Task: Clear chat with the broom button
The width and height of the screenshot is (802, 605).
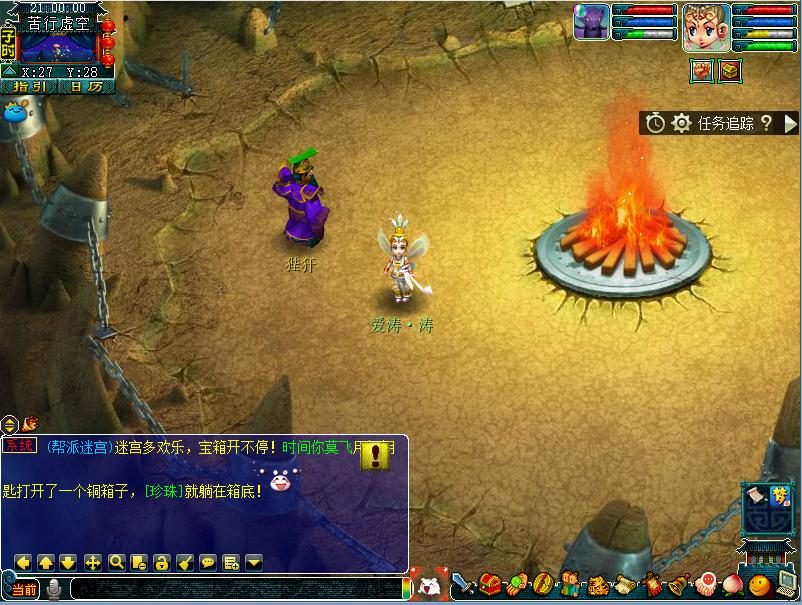Action: [184, 562]
